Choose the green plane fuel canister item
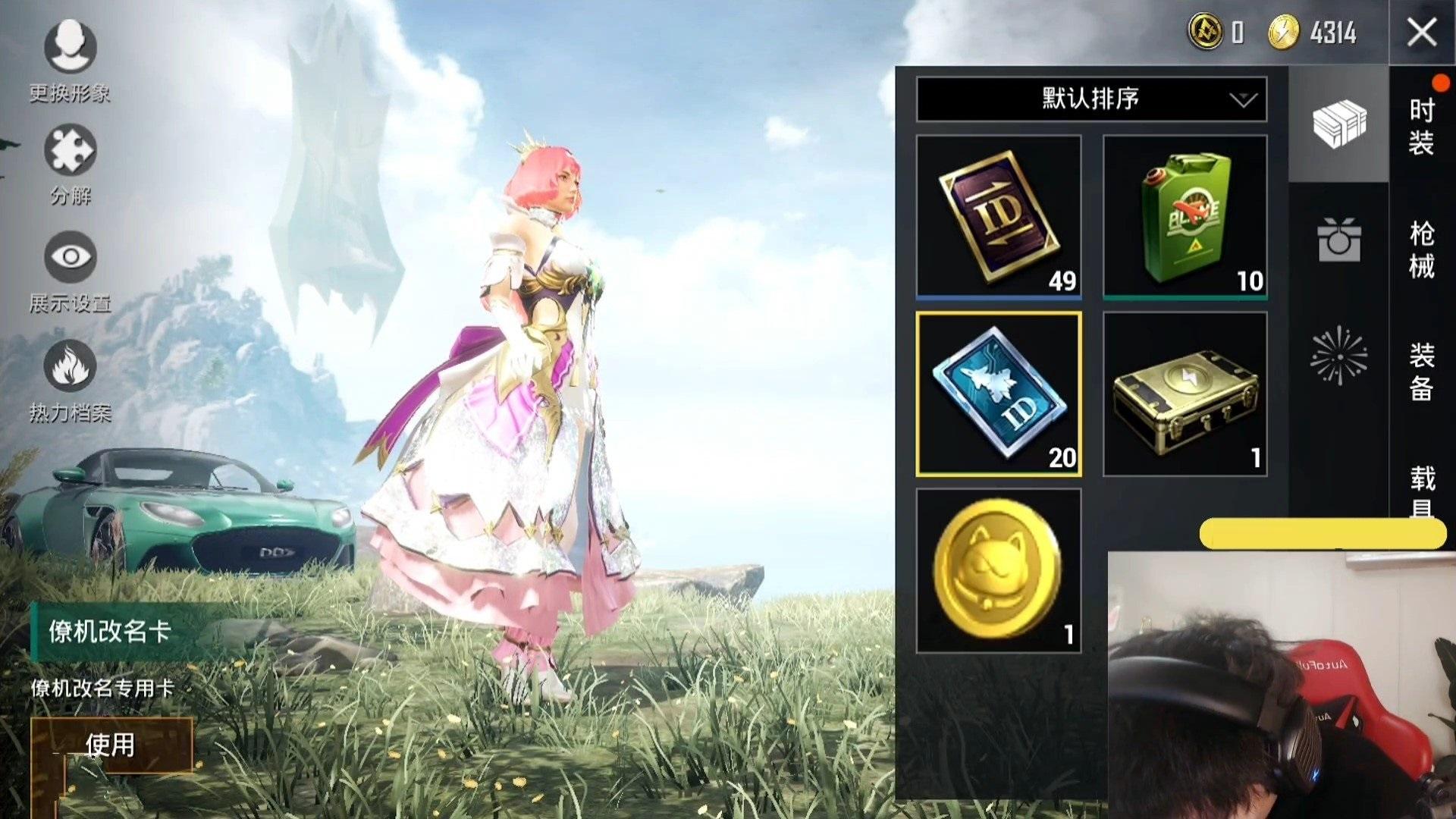This screenshot has height=819, width=1456. 1185,216
